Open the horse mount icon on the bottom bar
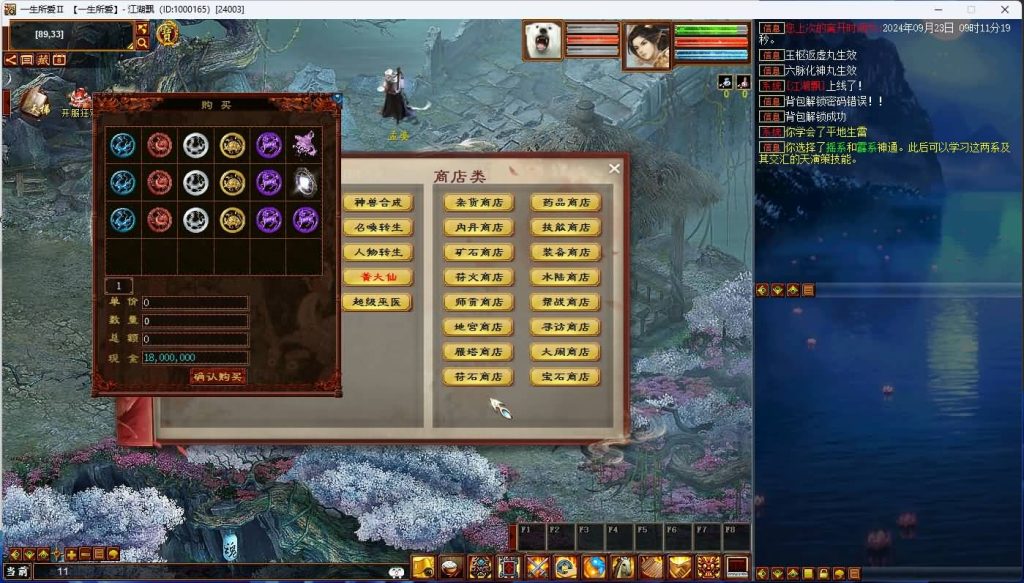This screenshot has width=1024, height=583. (x=623, y=567)
